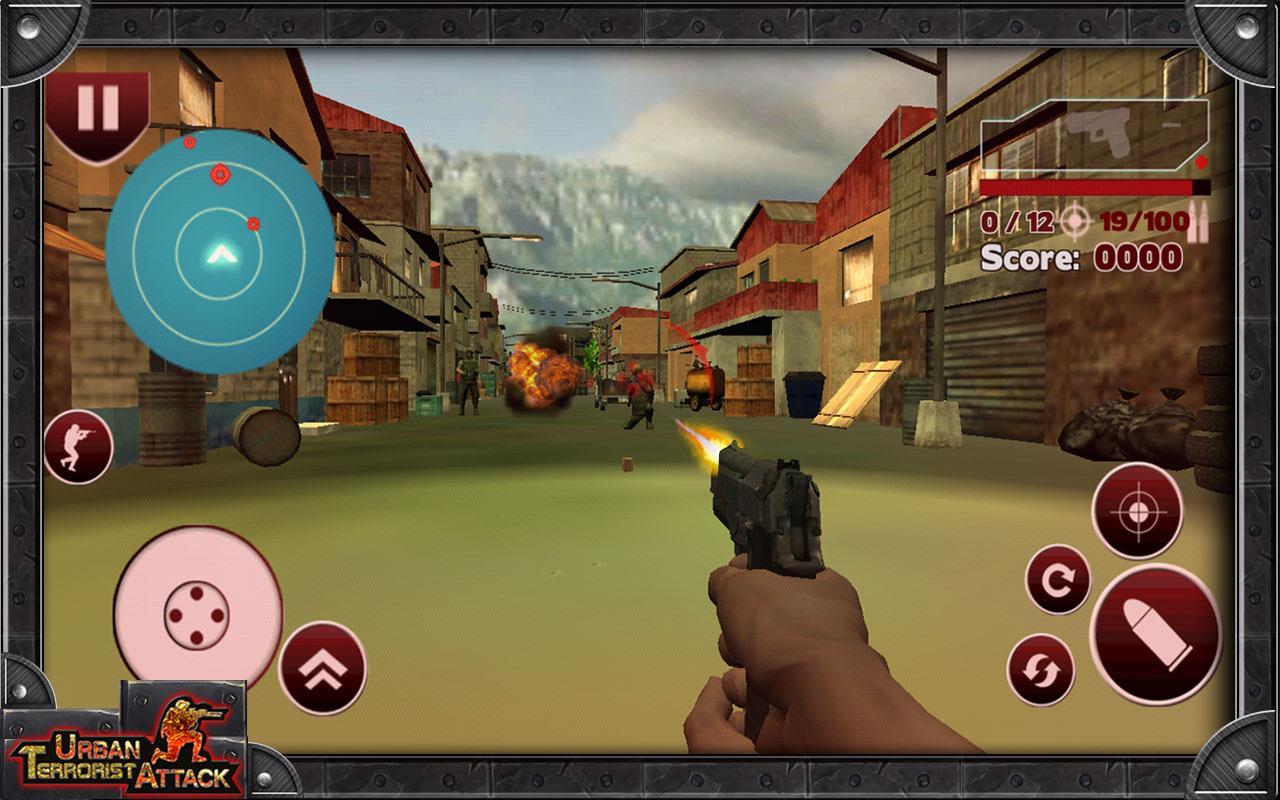Toggle the crouching soldier stance button

pos(78,447)
